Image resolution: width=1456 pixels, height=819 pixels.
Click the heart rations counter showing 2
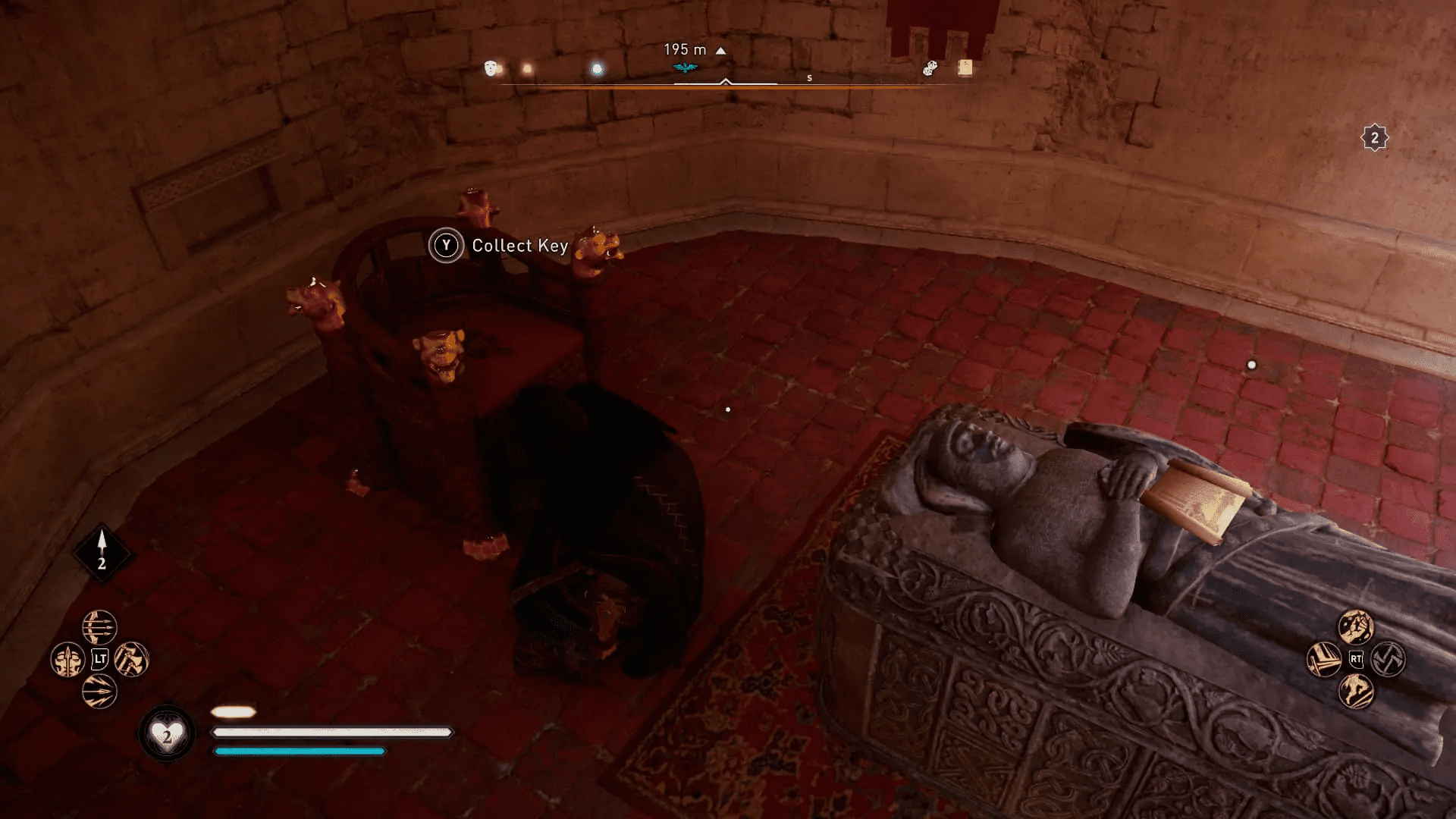[x=168, y=732]
